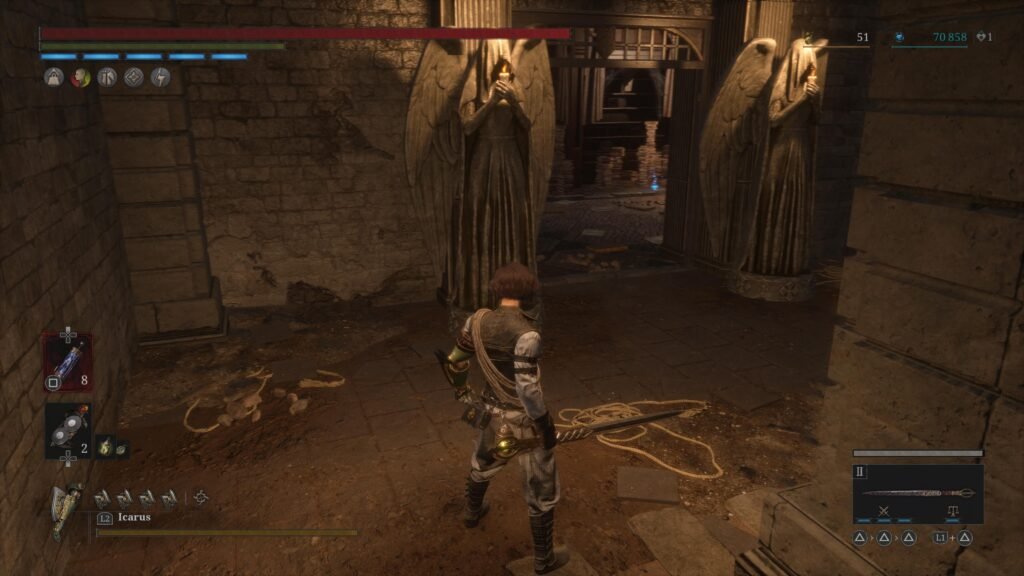Click the lightning bolt status icon

[x=160, y=77]
